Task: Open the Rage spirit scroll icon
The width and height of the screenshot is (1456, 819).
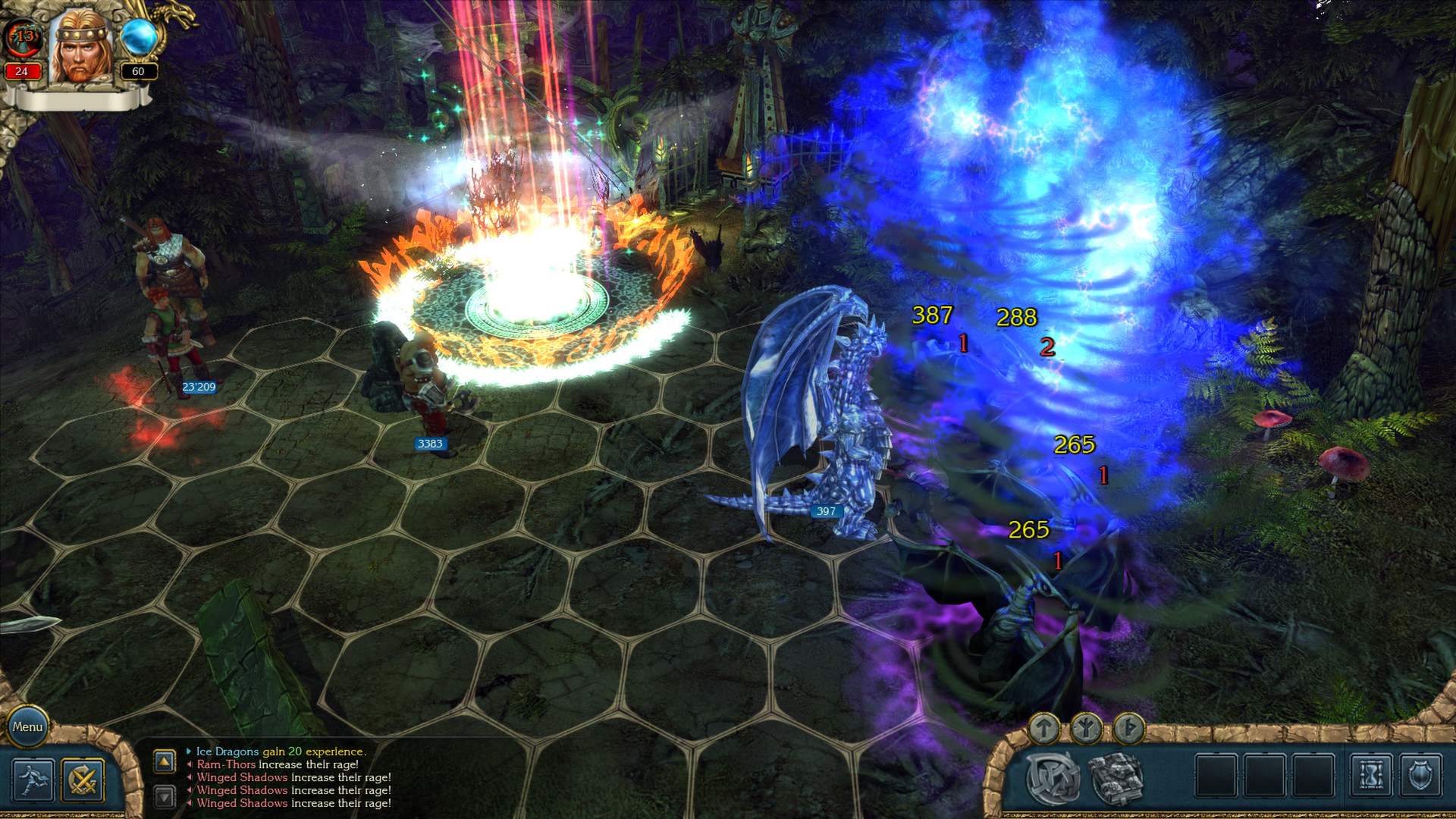Action: pyautogui.click(x=1053, y=776)
